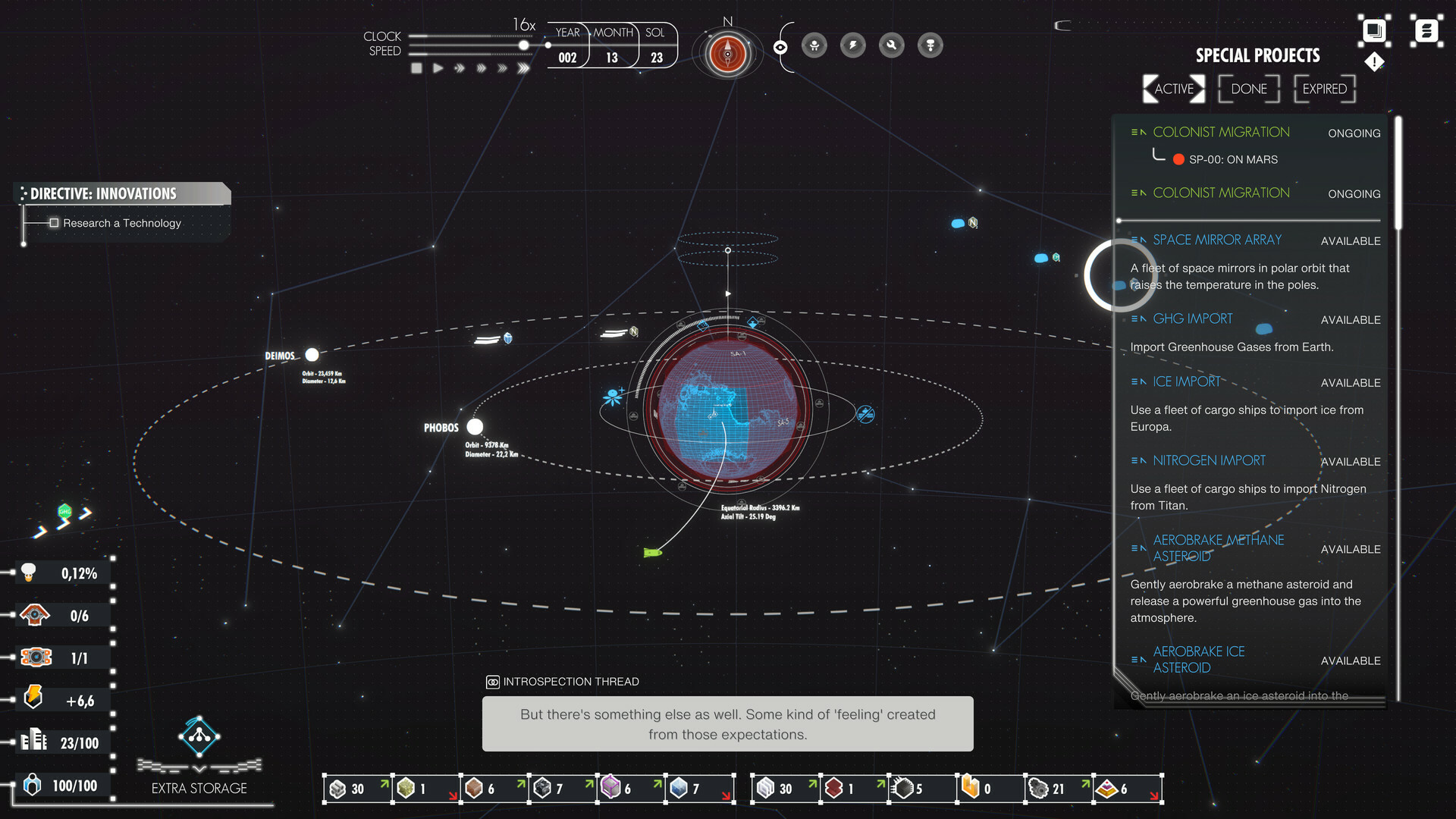Screen dimensions: 1456x819
Task: Toggle the red SP-00: ON MARS status indicator
Action: (x=1178, y=159)
